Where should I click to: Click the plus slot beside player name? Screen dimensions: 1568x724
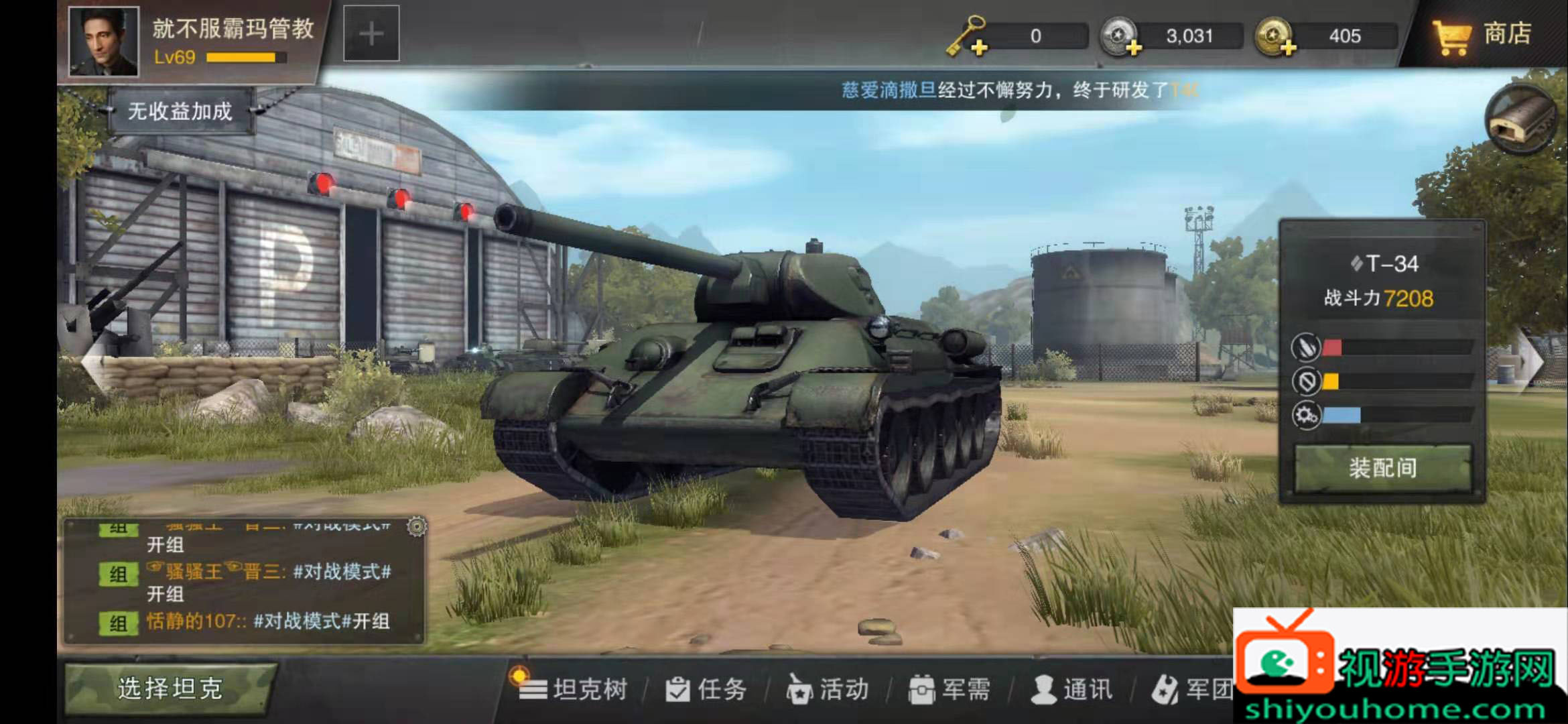click(x=371, y=34)
